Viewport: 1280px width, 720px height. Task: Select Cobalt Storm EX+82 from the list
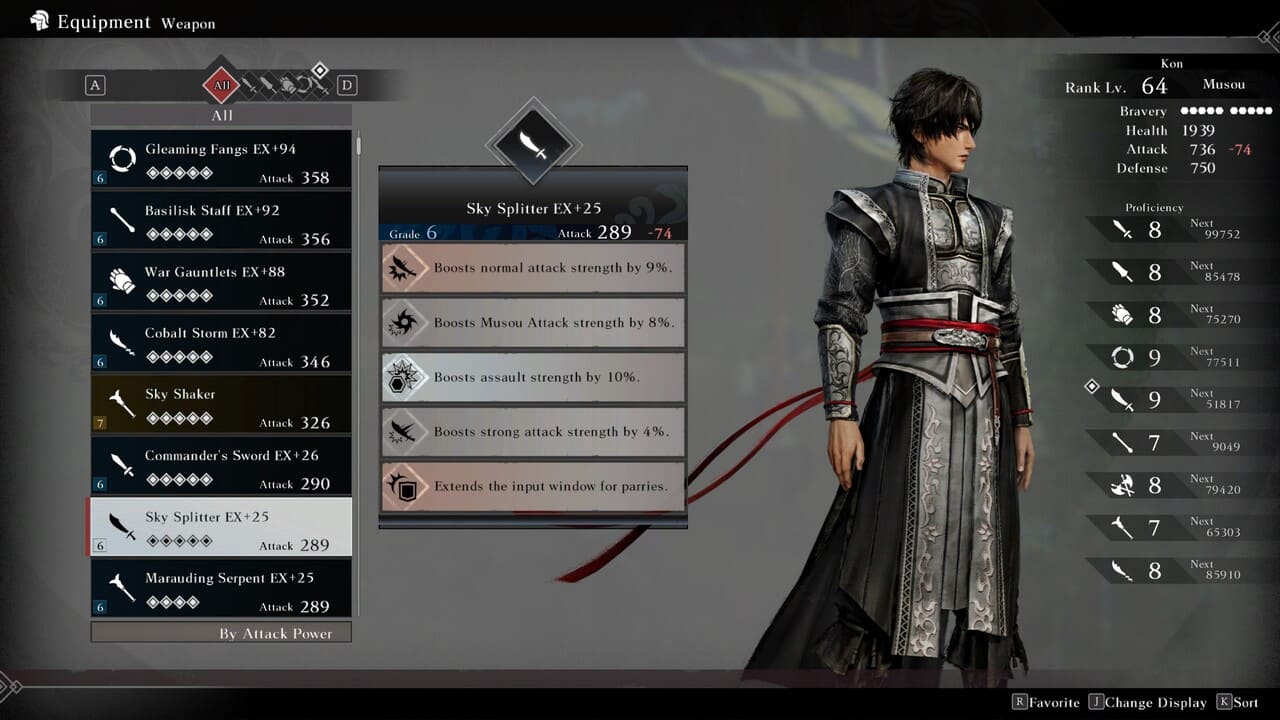pos(221,343)
